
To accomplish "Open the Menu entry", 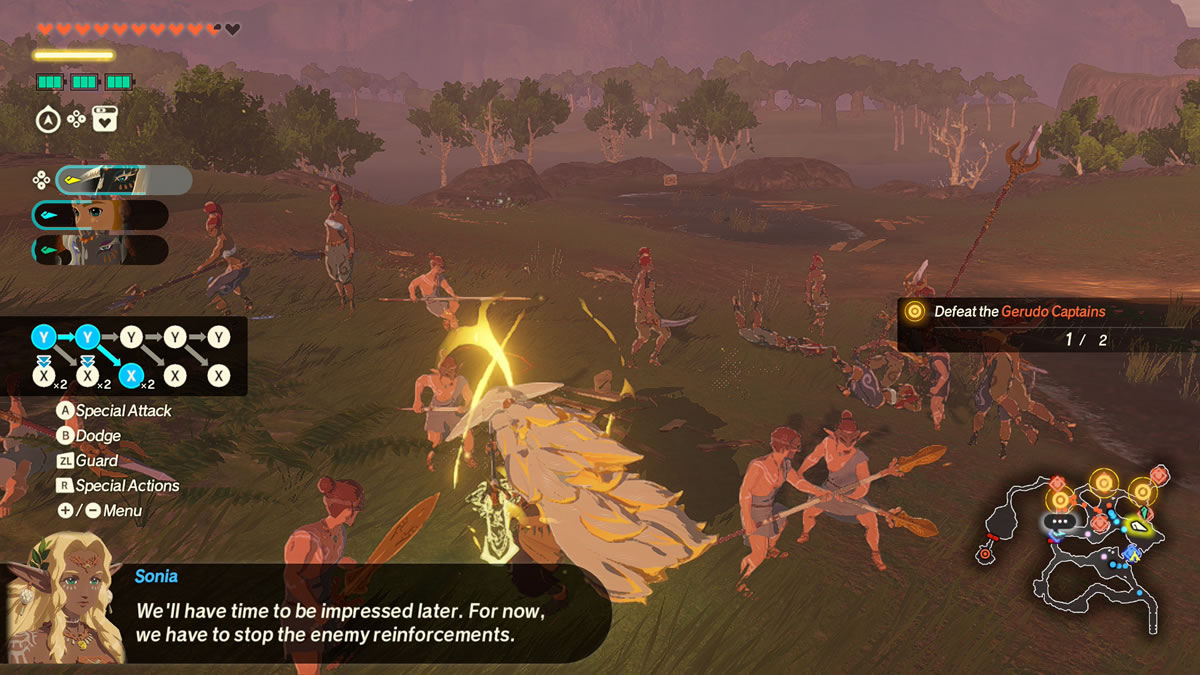I will pos(122,511).
